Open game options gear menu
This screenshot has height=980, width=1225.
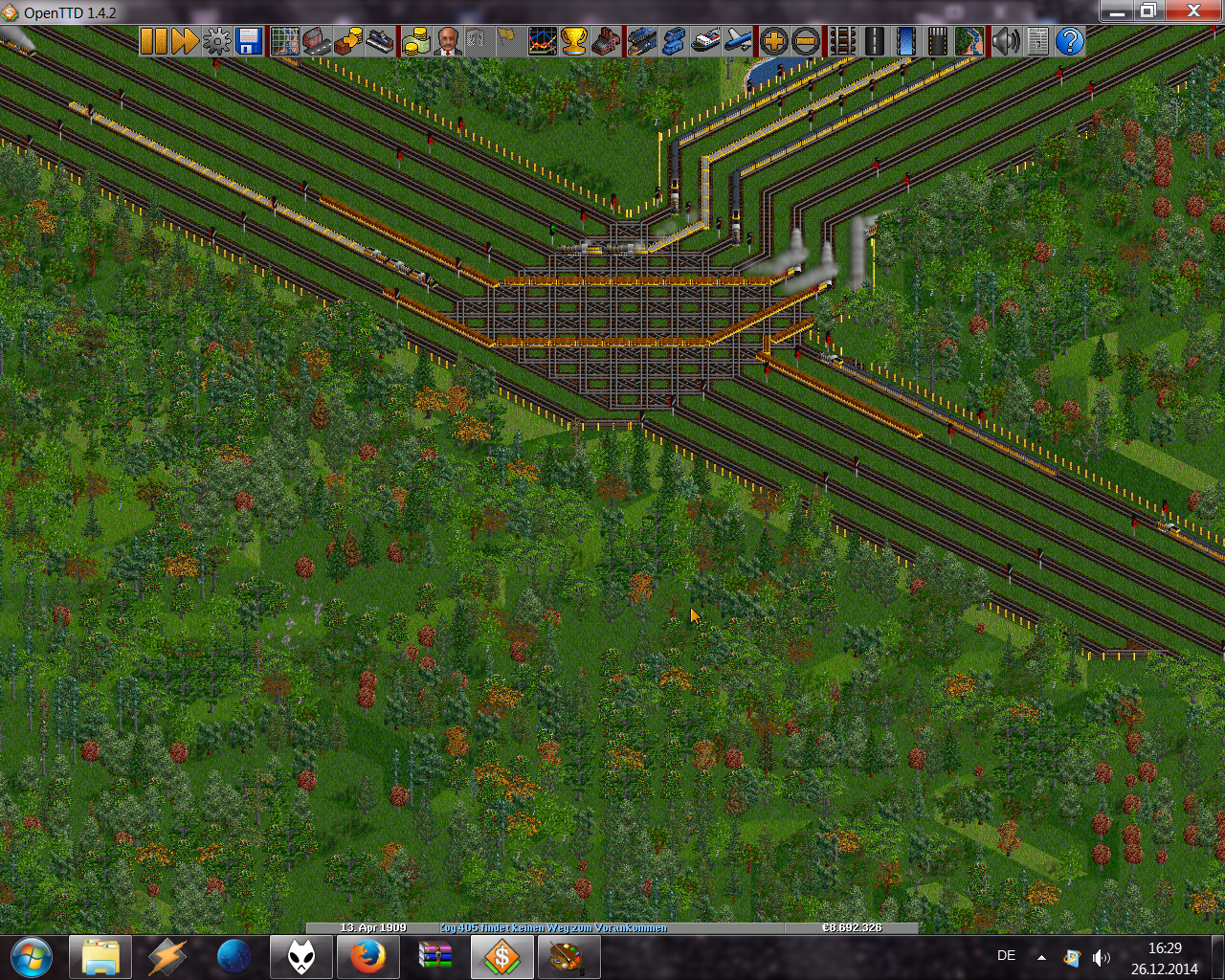pos(217,41)
